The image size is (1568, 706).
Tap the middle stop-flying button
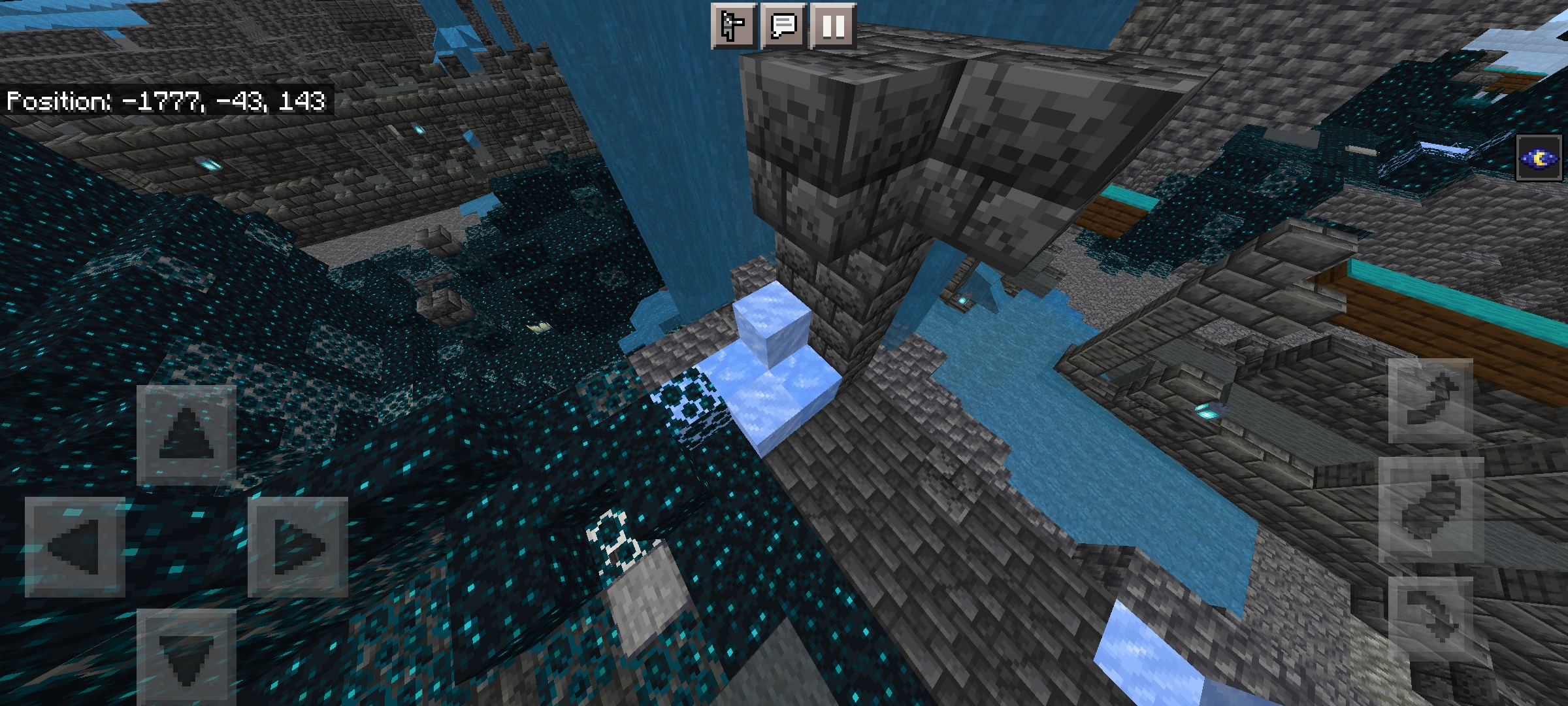pos(1430,510)
